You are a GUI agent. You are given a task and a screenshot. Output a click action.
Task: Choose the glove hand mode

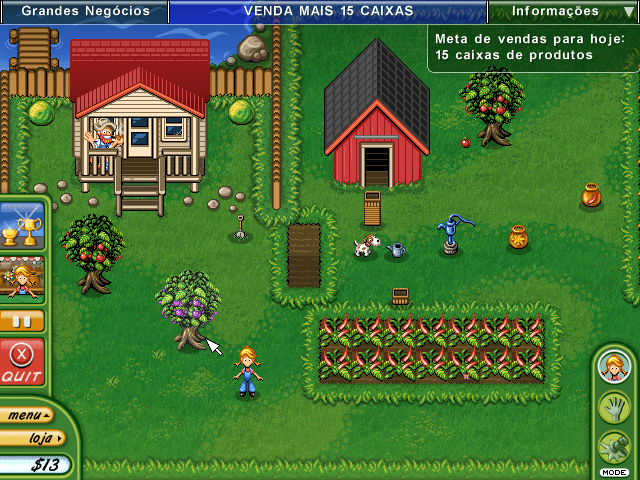(612, 407)
